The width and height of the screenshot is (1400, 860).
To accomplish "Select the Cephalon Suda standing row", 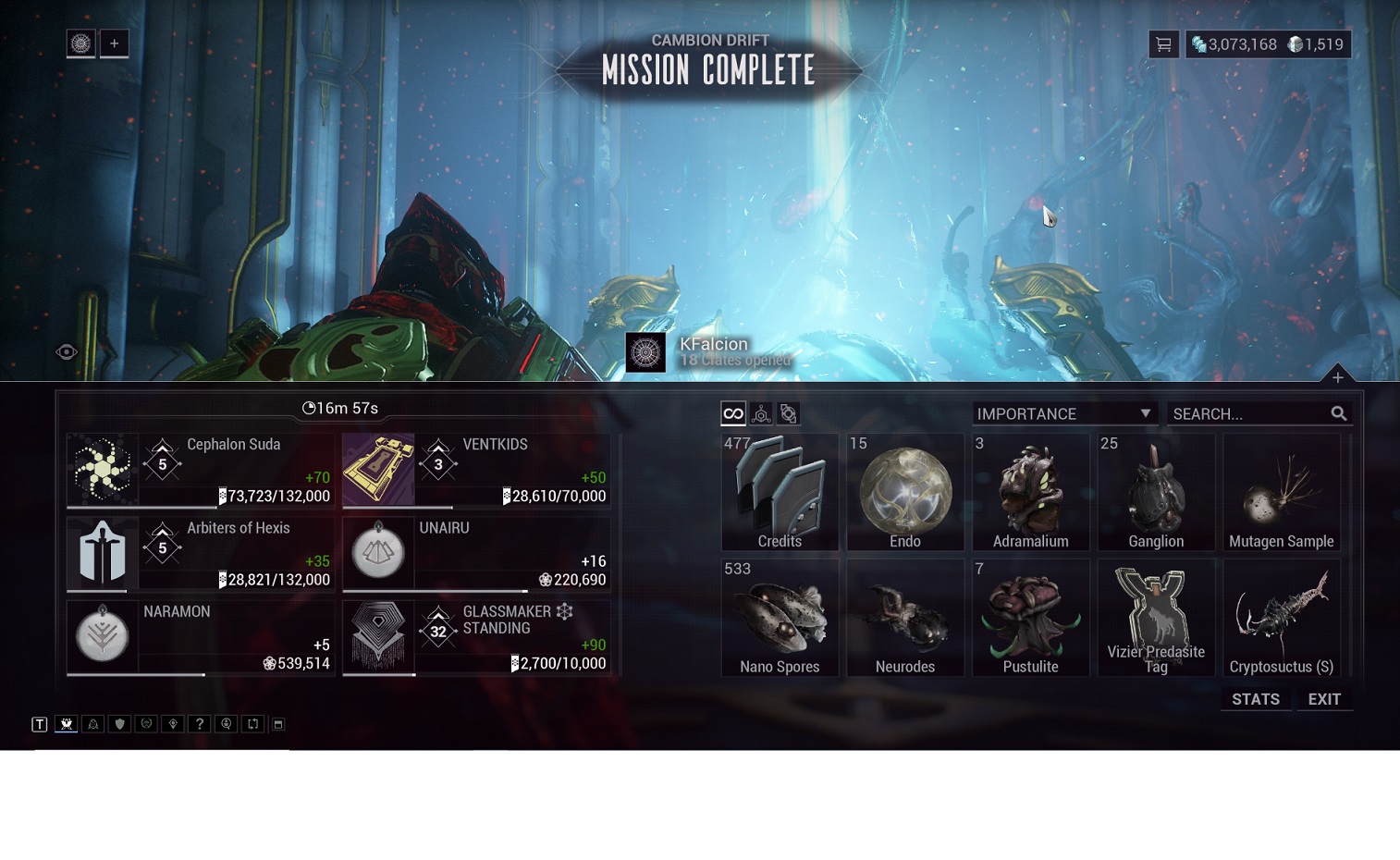I will (200, 470).
